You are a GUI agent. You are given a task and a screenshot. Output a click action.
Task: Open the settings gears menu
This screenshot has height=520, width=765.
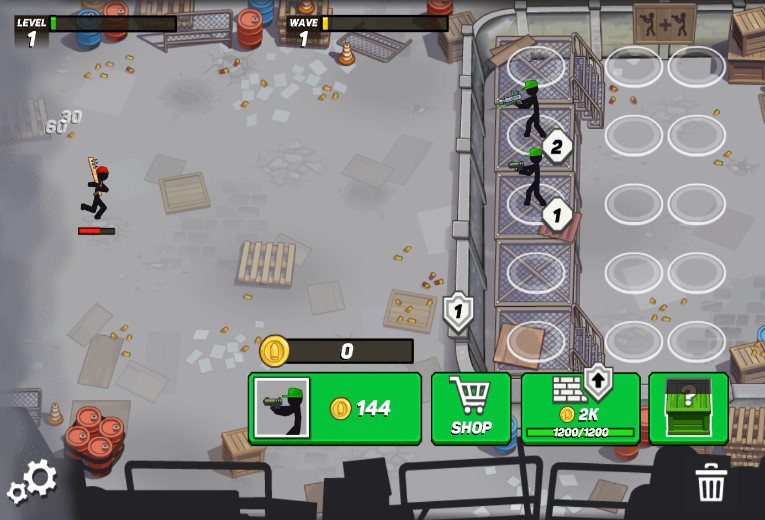point(33,481)
